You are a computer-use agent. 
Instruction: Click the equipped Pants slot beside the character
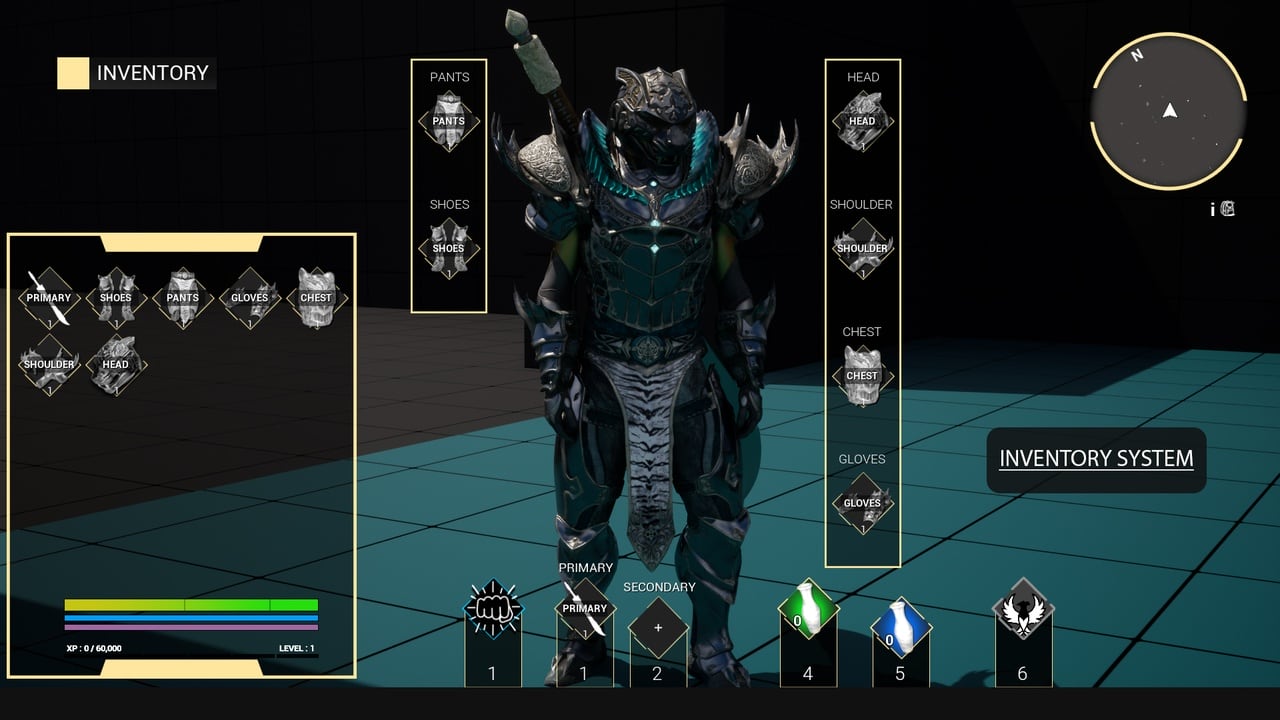[x=449, y=121]
